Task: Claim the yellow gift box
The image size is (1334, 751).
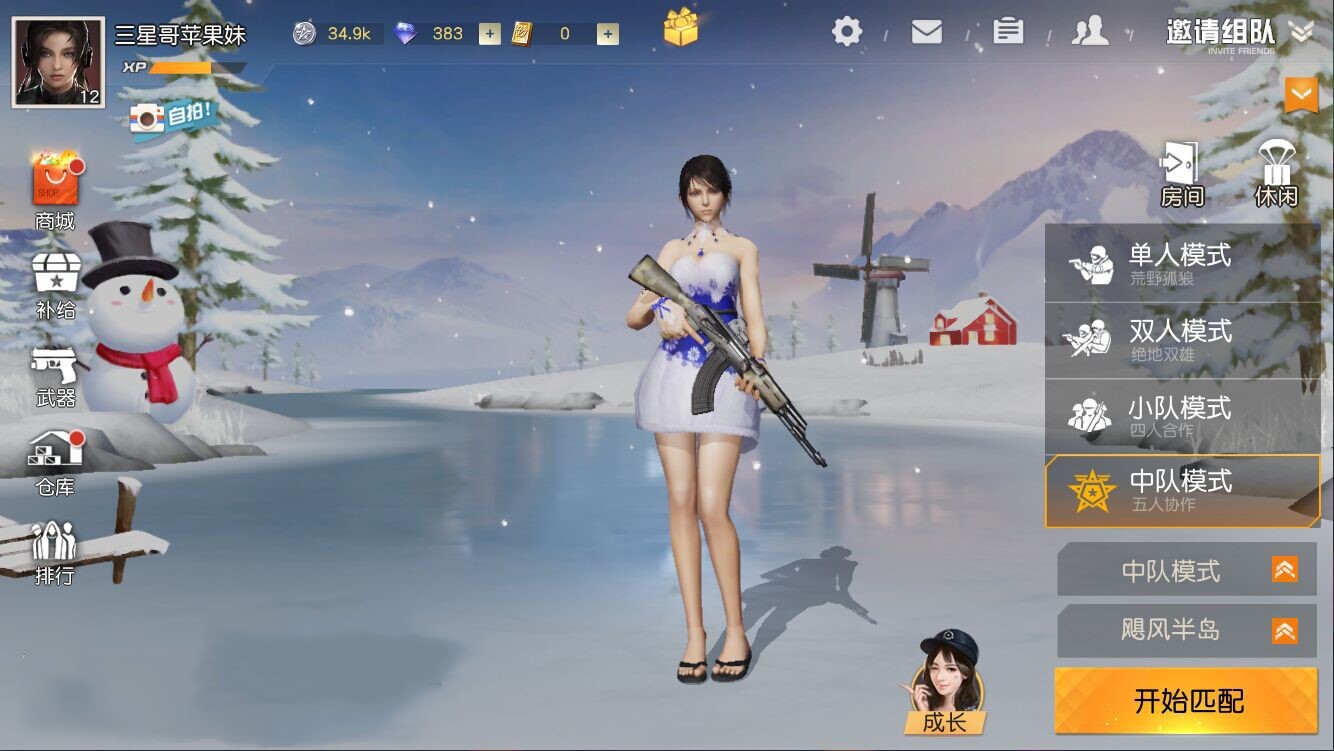Action: point(680,28)
